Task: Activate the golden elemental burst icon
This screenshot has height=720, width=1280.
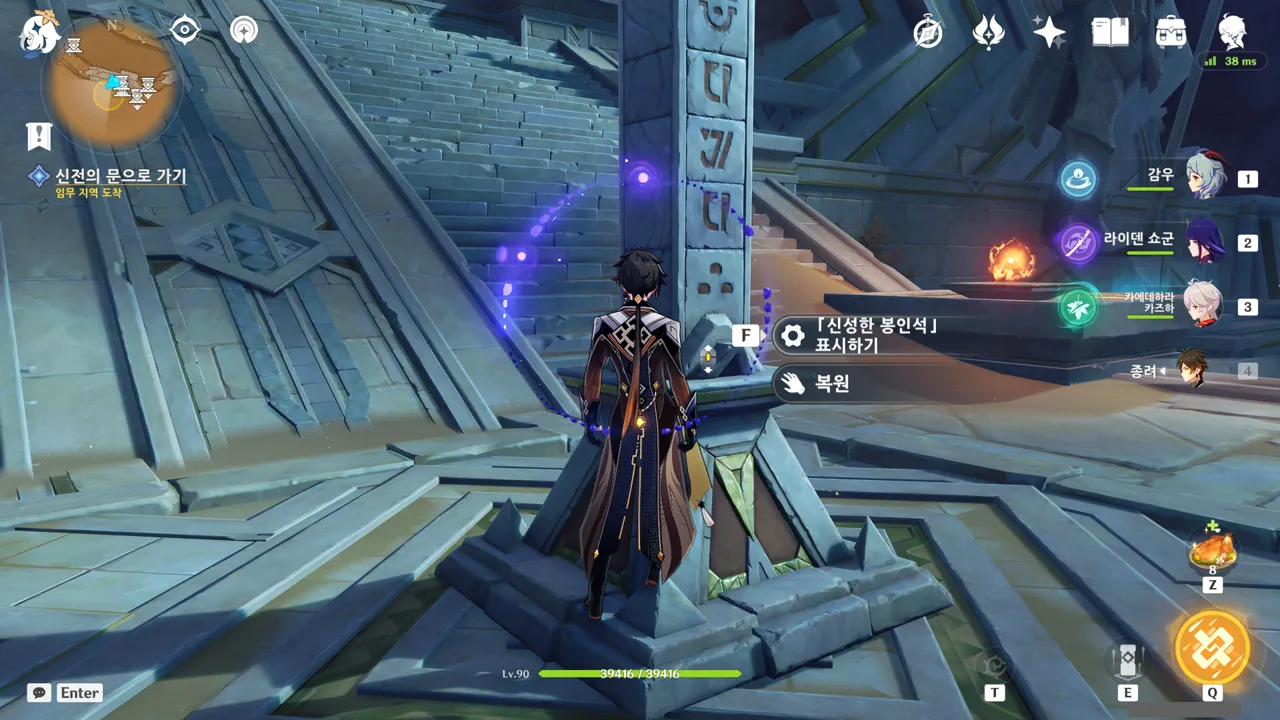Action: click(1212, 646)
